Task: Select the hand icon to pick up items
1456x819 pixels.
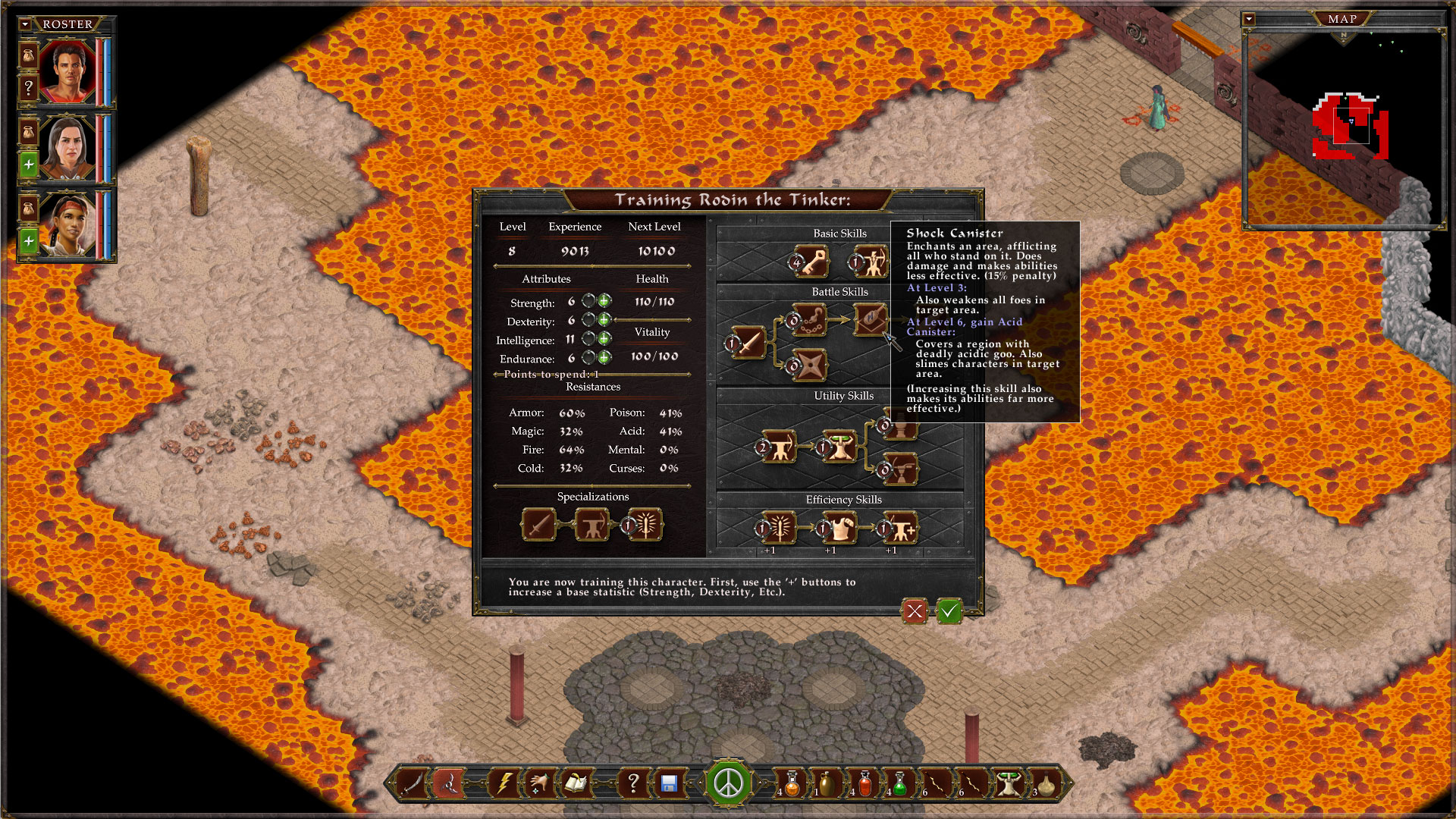Action: click(538, 784)
